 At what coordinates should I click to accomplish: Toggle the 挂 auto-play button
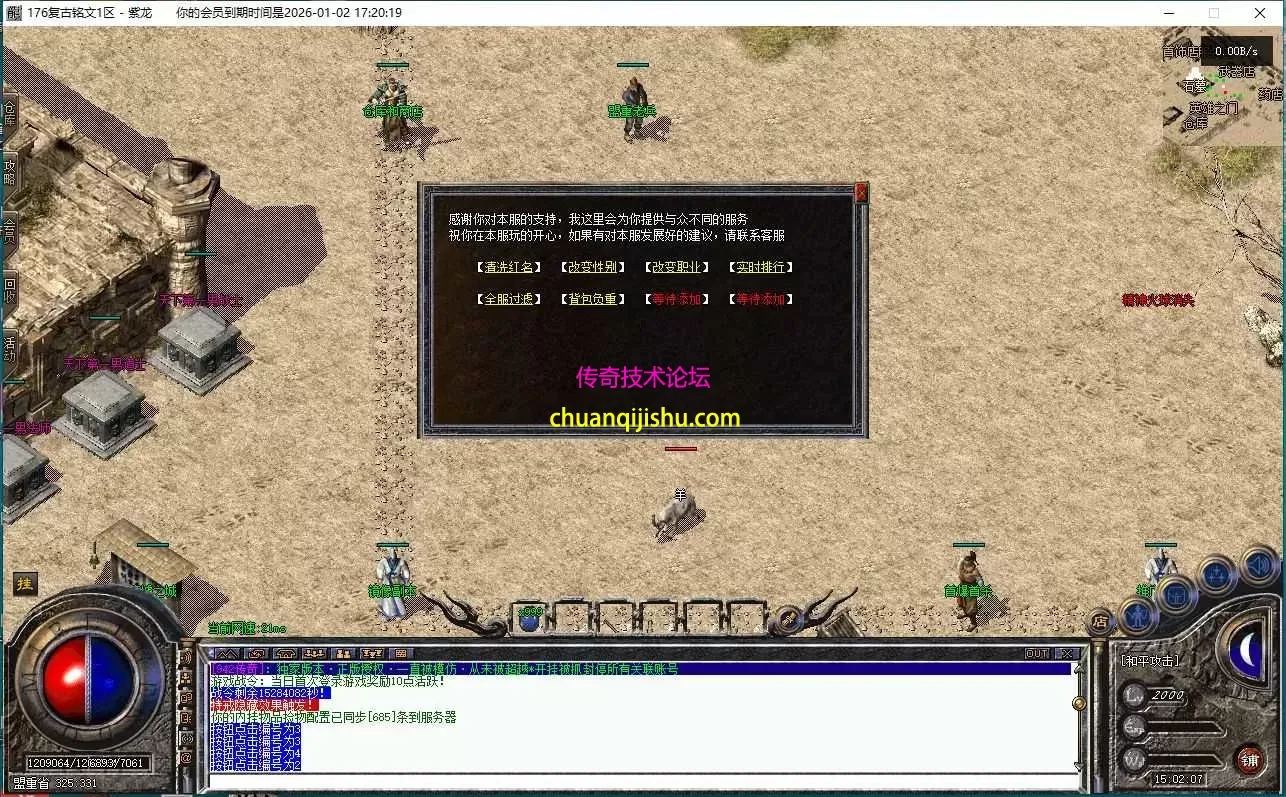(25, 584)
